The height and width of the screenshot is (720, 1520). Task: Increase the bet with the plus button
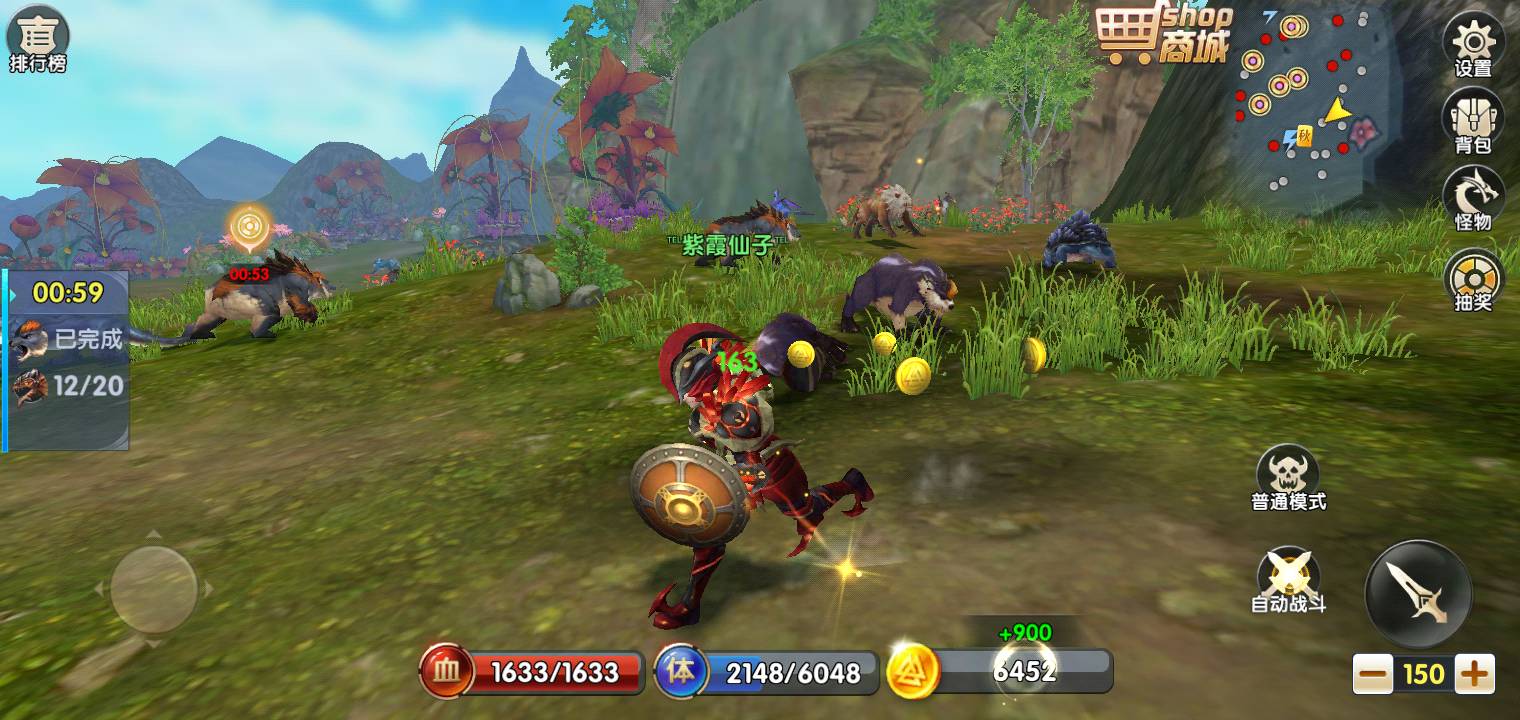click(1474, 674)
